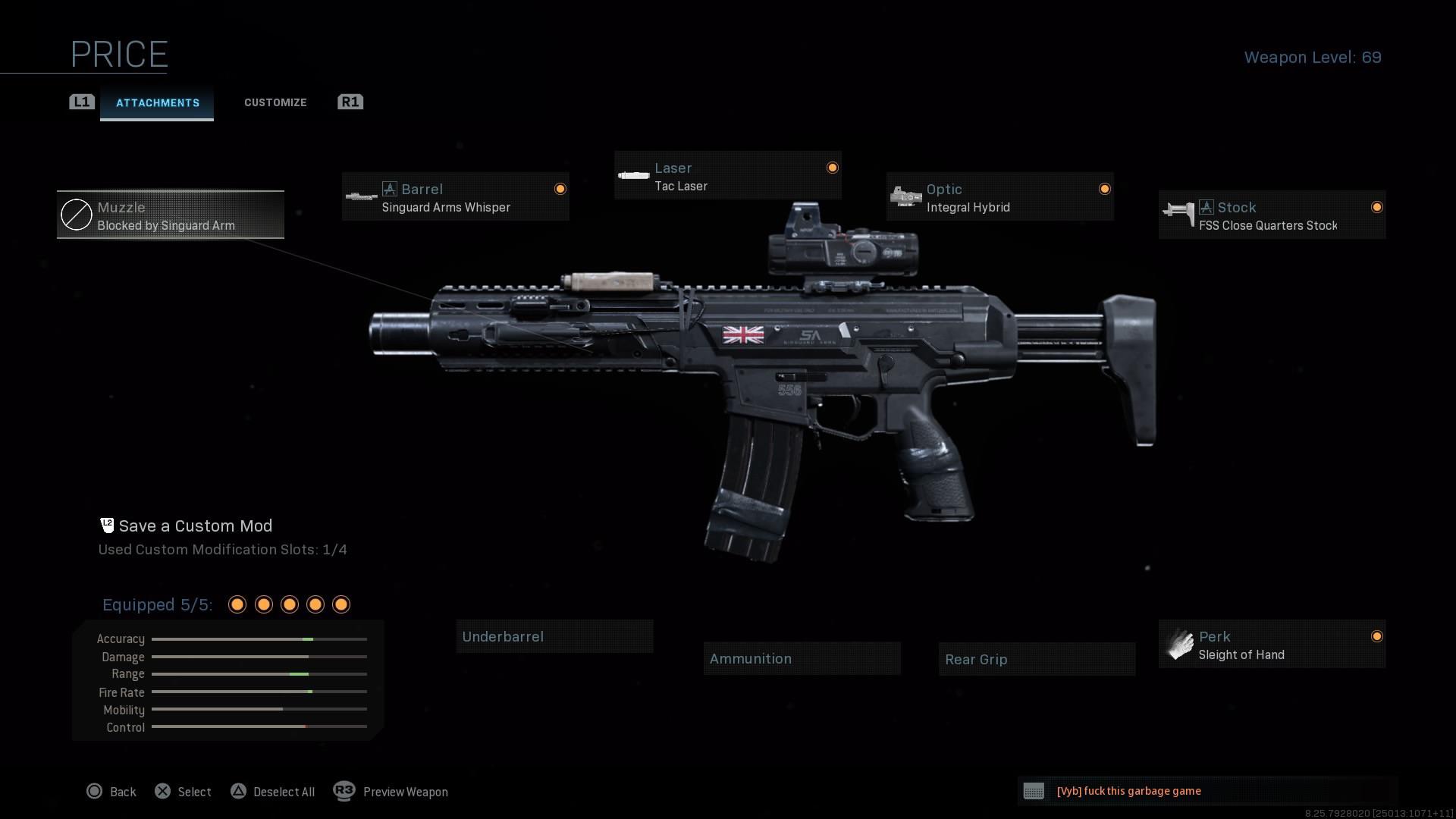Image resolution: width=1456 pixels, height=819 pixels.
Task: Choose the Laser slot with Tac Laser
Action: 727,176
